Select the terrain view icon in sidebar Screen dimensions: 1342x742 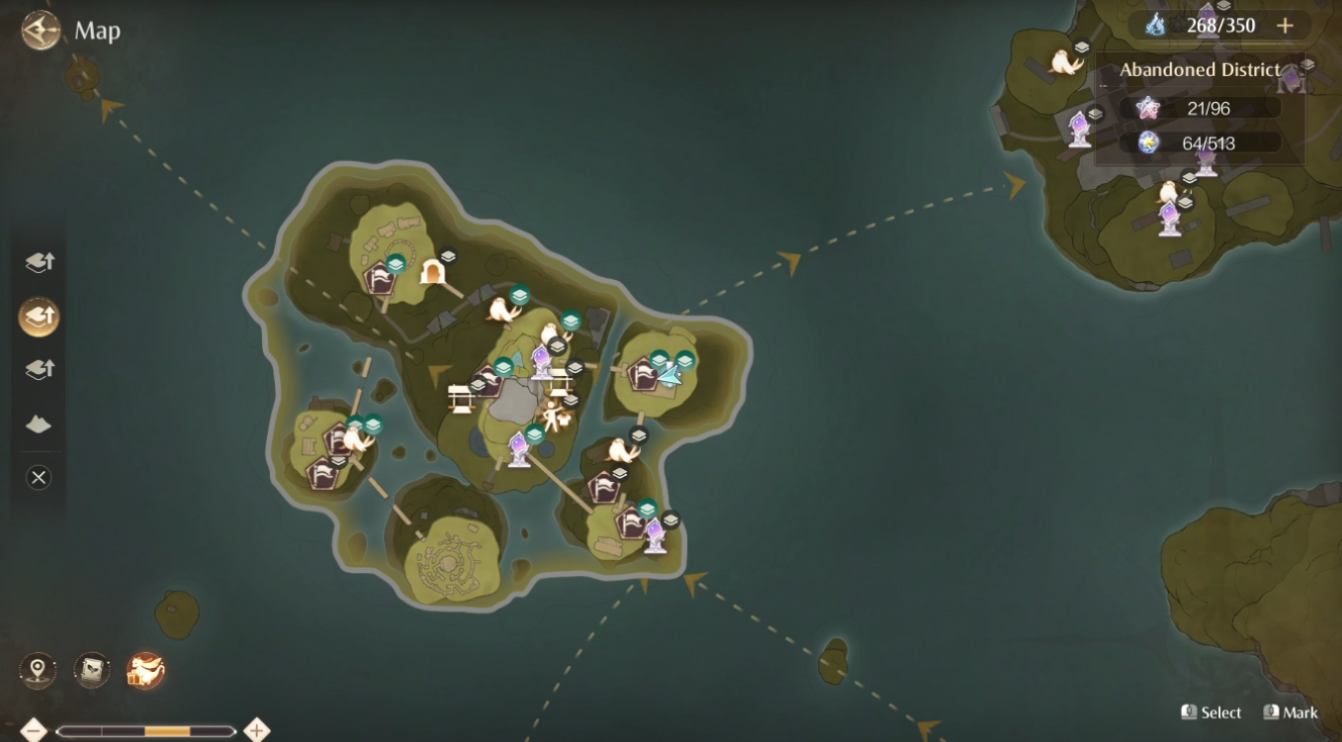pos(38,424)
